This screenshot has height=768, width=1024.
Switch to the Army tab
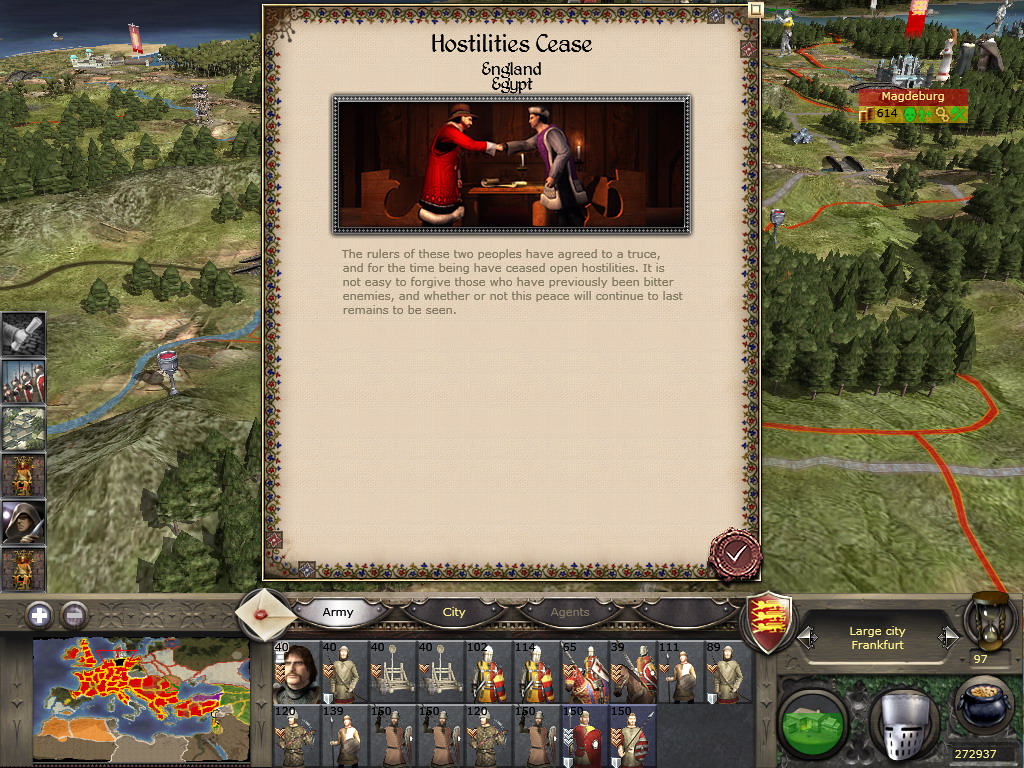point(337,612)
